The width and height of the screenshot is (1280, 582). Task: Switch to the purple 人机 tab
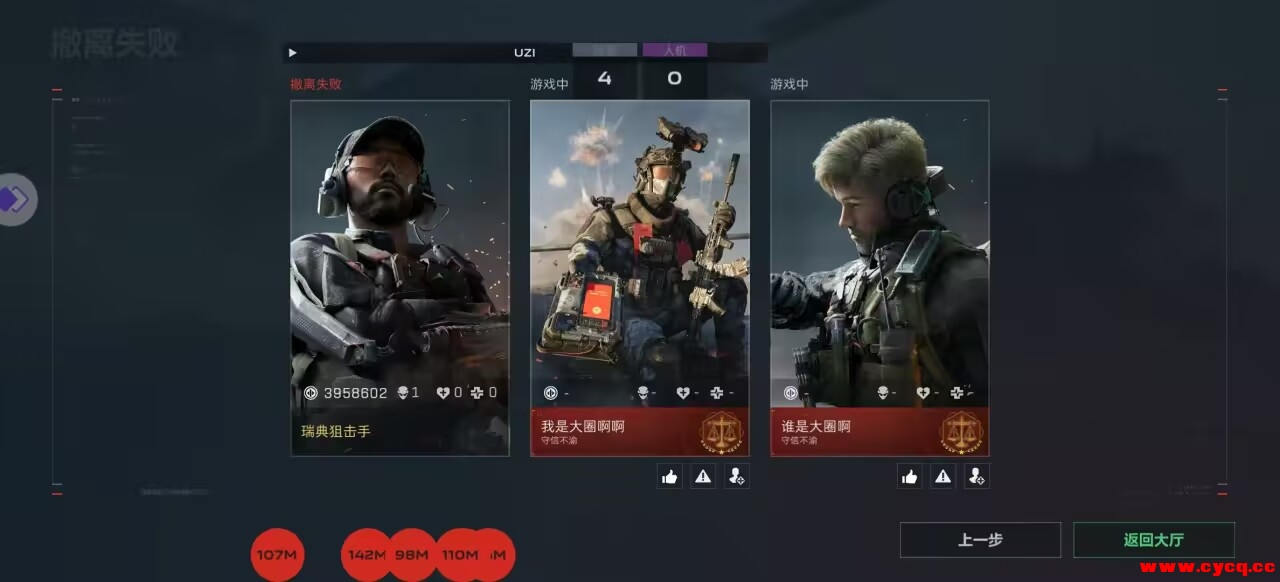tap(675, 50)
